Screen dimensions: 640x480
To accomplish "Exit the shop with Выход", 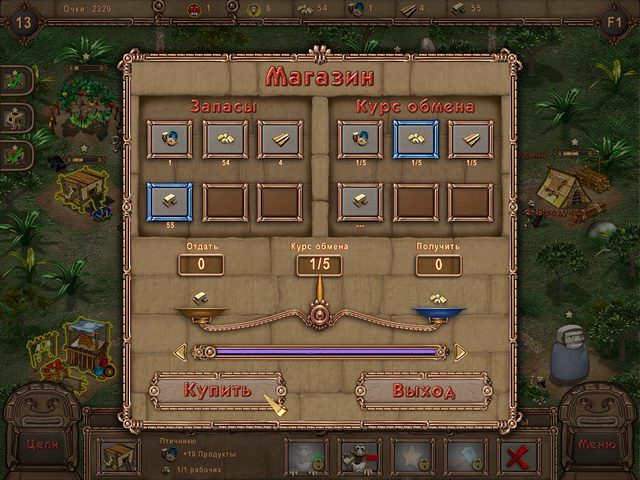I will 423,390.
